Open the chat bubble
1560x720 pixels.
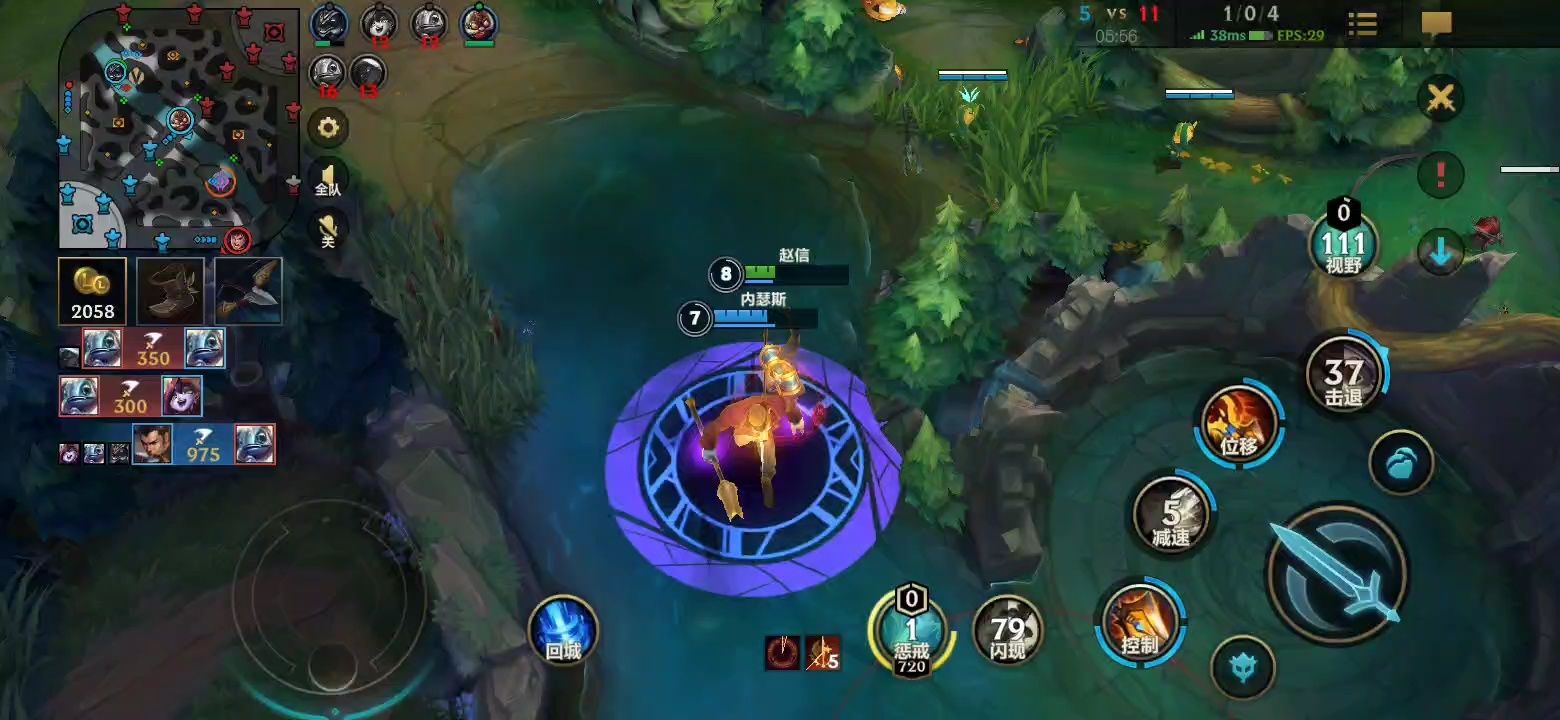pyautogui.click(x=1436, y=24)
